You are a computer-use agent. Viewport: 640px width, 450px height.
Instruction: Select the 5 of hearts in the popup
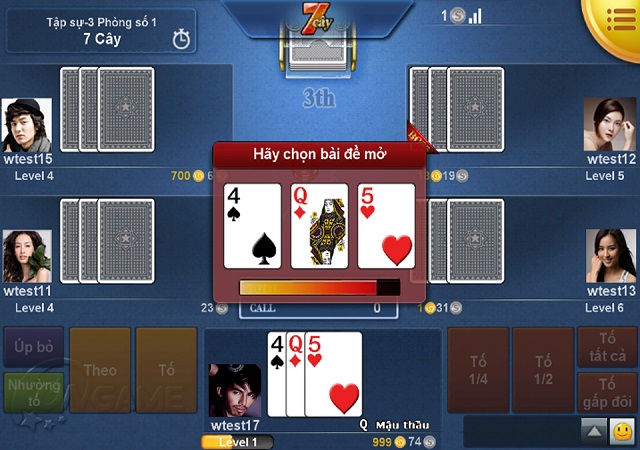[386, 225]
